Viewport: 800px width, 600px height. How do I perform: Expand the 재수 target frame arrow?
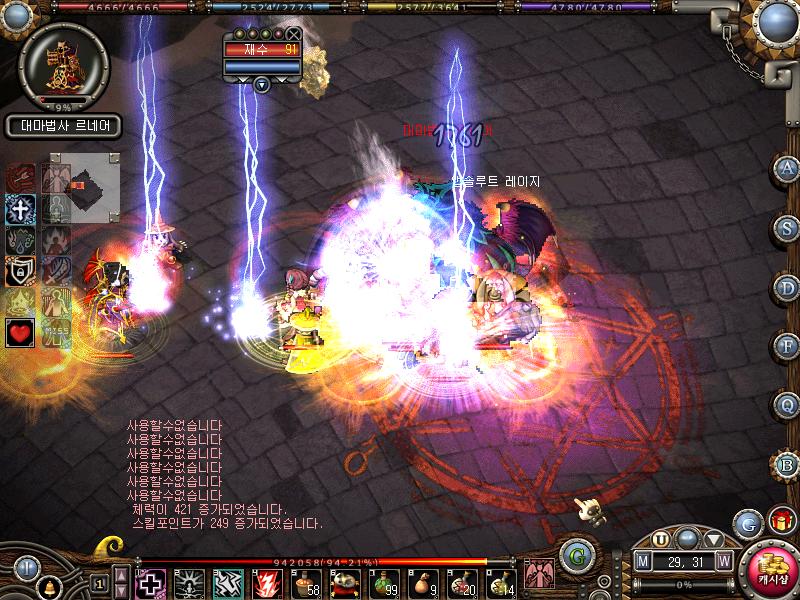point(262,84)
